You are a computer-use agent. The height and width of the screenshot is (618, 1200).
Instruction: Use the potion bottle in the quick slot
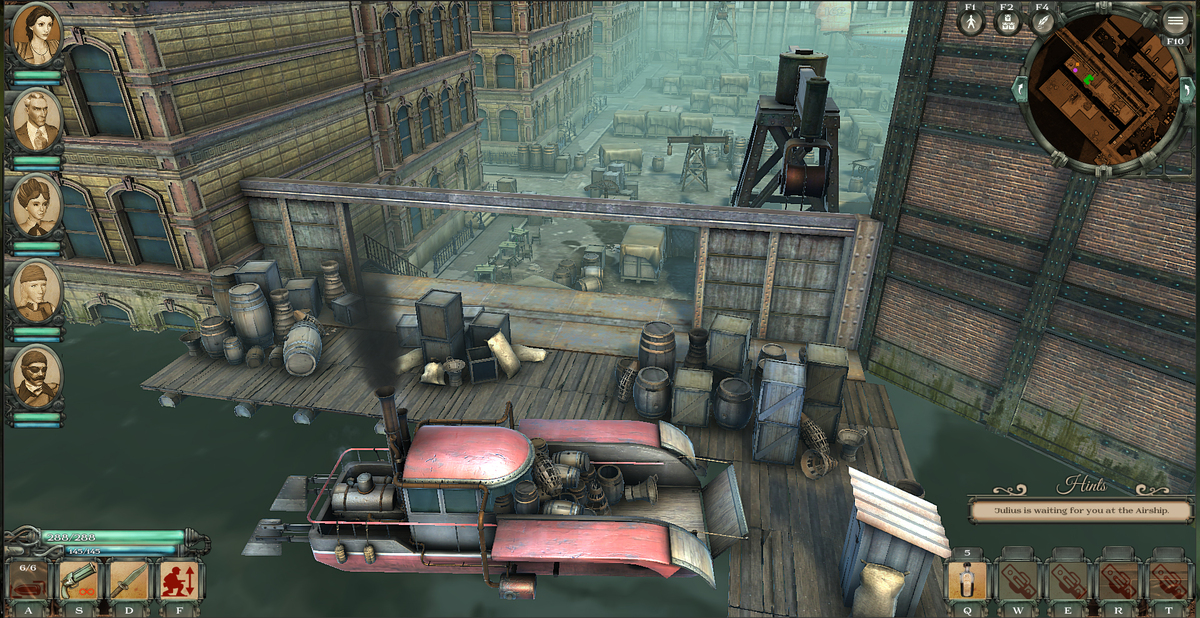[x=968, y=580]
